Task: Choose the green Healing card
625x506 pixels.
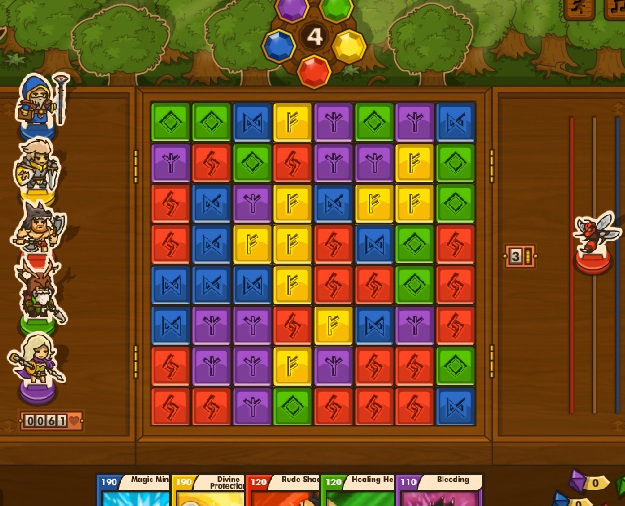Action: tap(358, 491)
